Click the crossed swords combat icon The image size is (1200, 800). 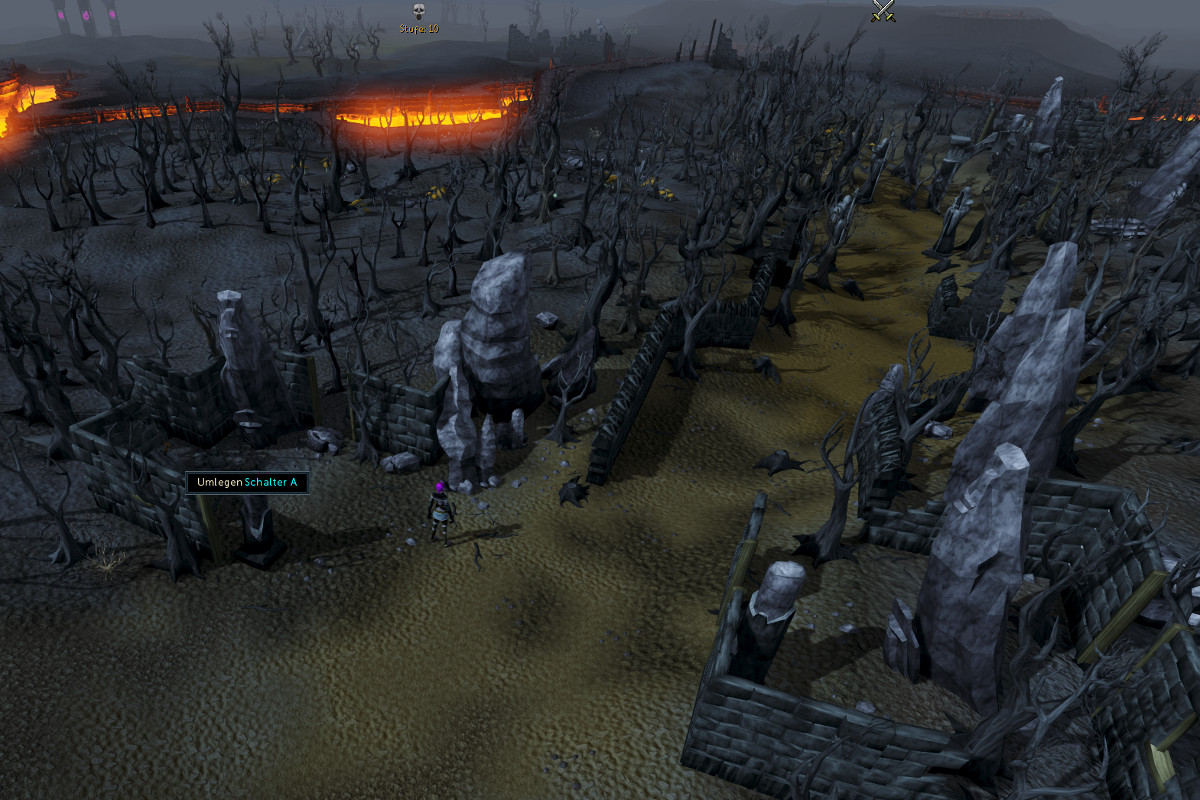click(x=882, y=10)
